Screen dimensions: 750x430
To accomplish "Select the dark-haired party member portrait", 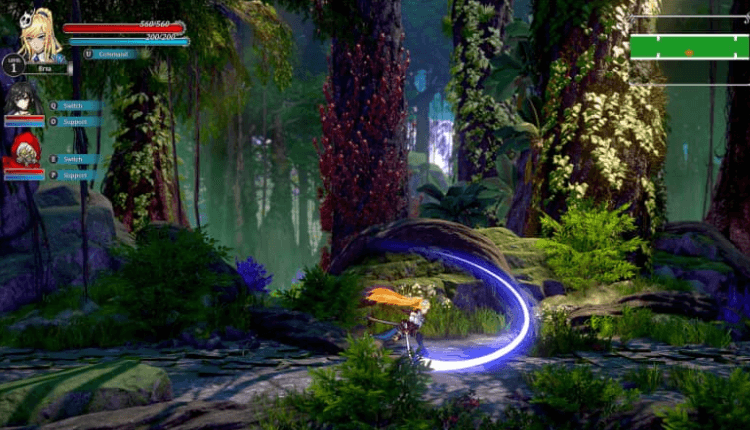I will pos(23,102).
